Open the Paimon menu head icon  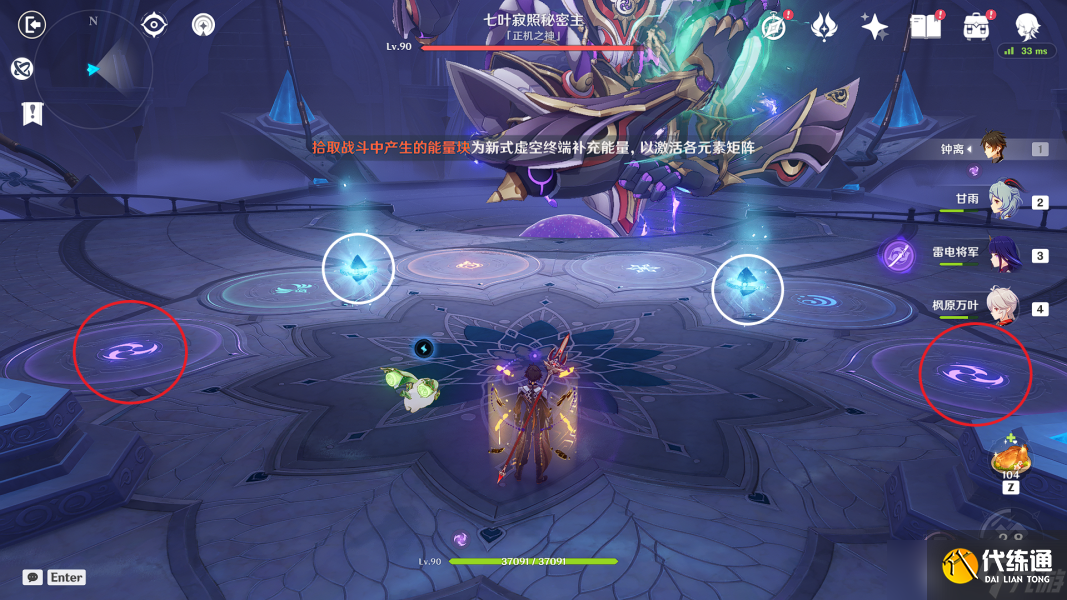pos(1027,26)
